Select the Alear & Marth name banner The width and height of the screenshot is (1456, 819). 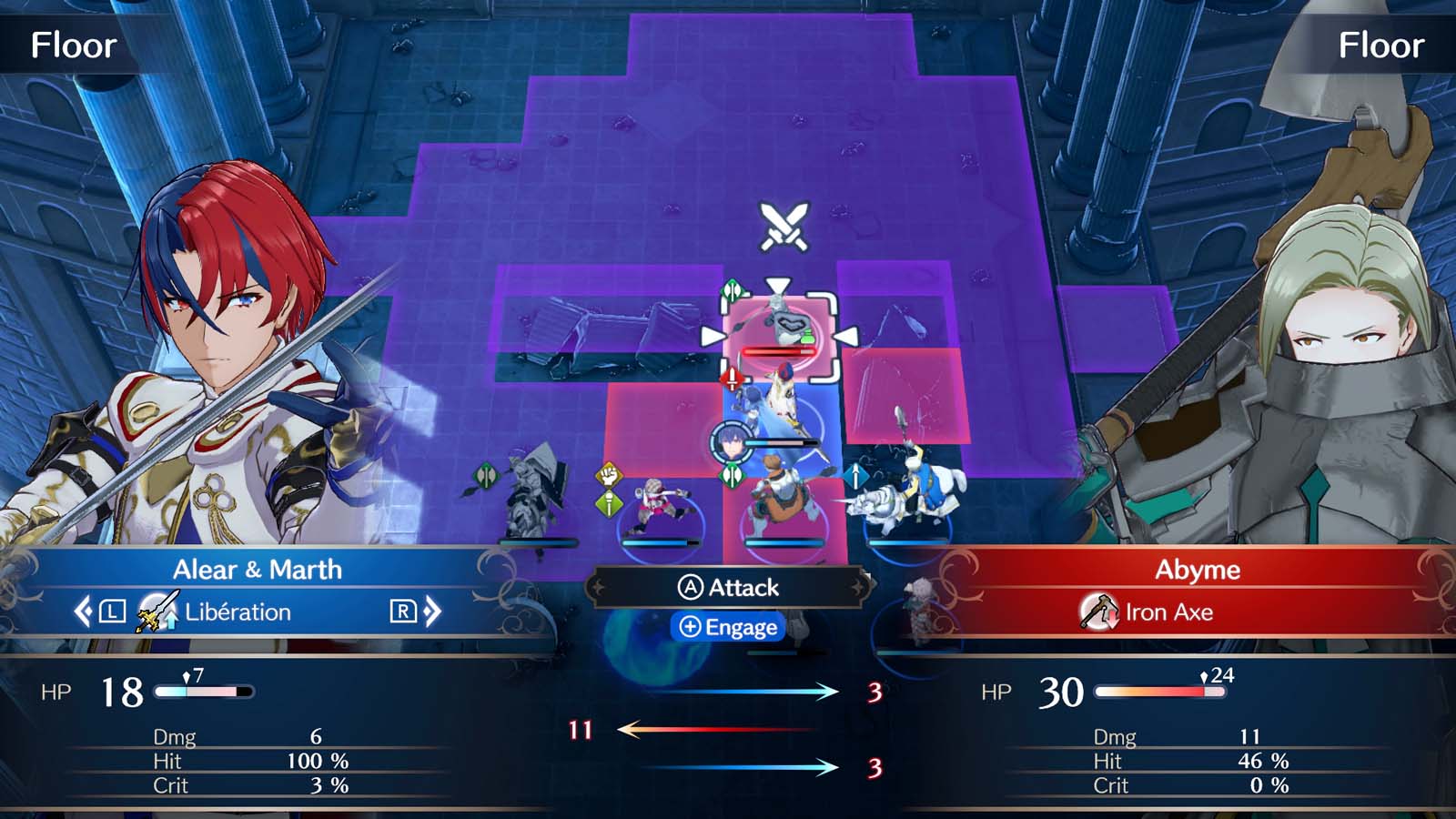[x=258, y=571]
